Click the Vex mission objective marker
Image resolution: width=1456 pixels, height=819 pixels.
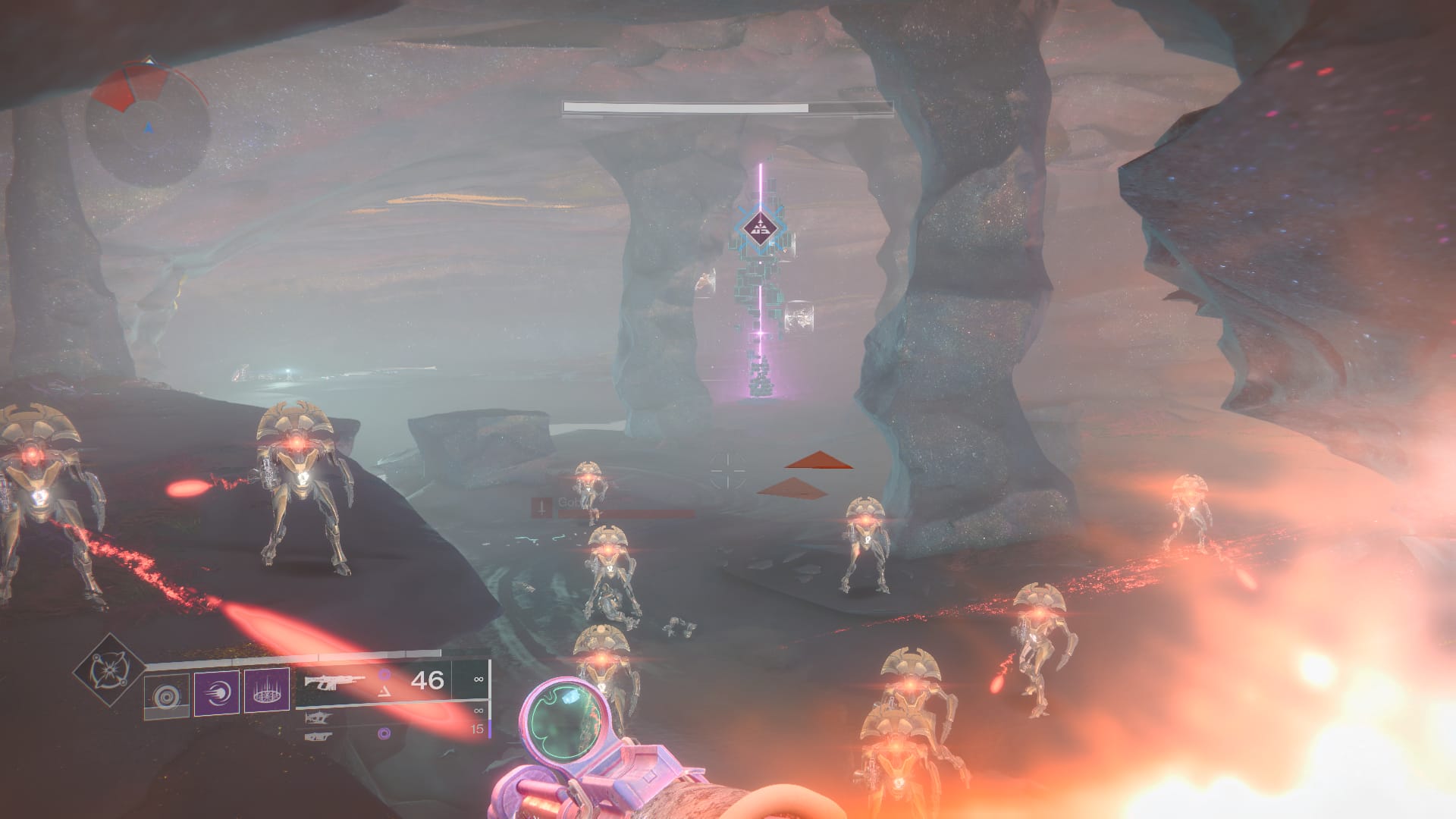(x=758, y=227)
